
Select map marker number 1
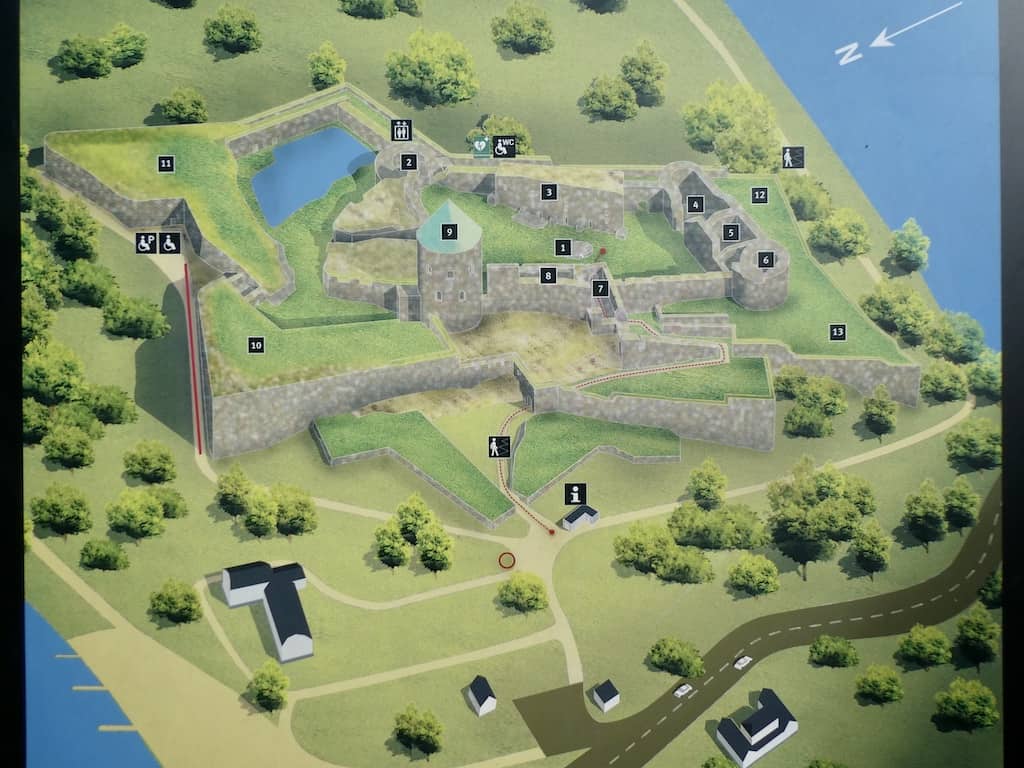click(563, 248)
